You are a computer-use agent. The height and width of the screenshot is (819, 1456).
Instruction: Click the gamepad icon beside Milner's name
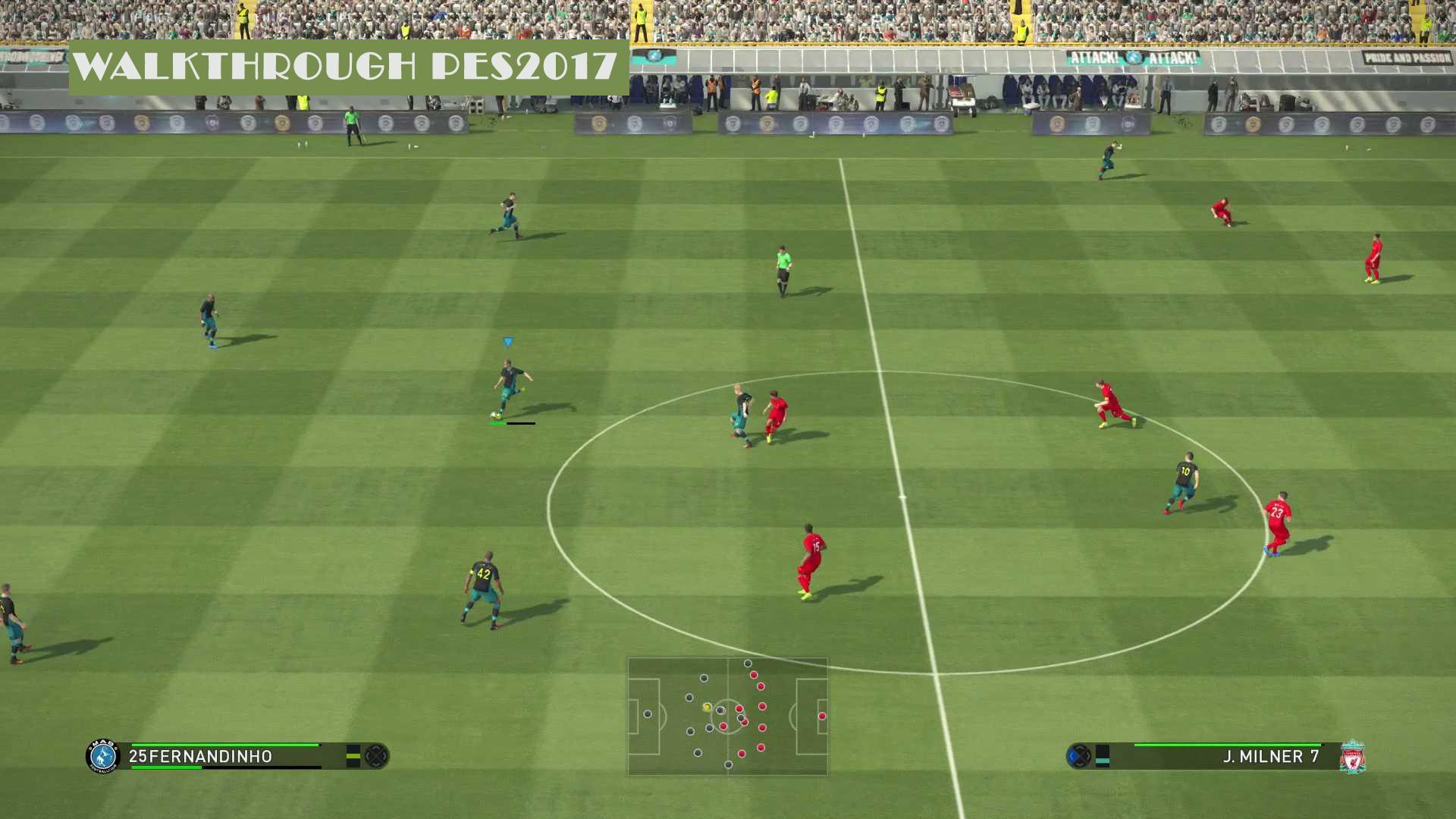[x=1078, y=755]
